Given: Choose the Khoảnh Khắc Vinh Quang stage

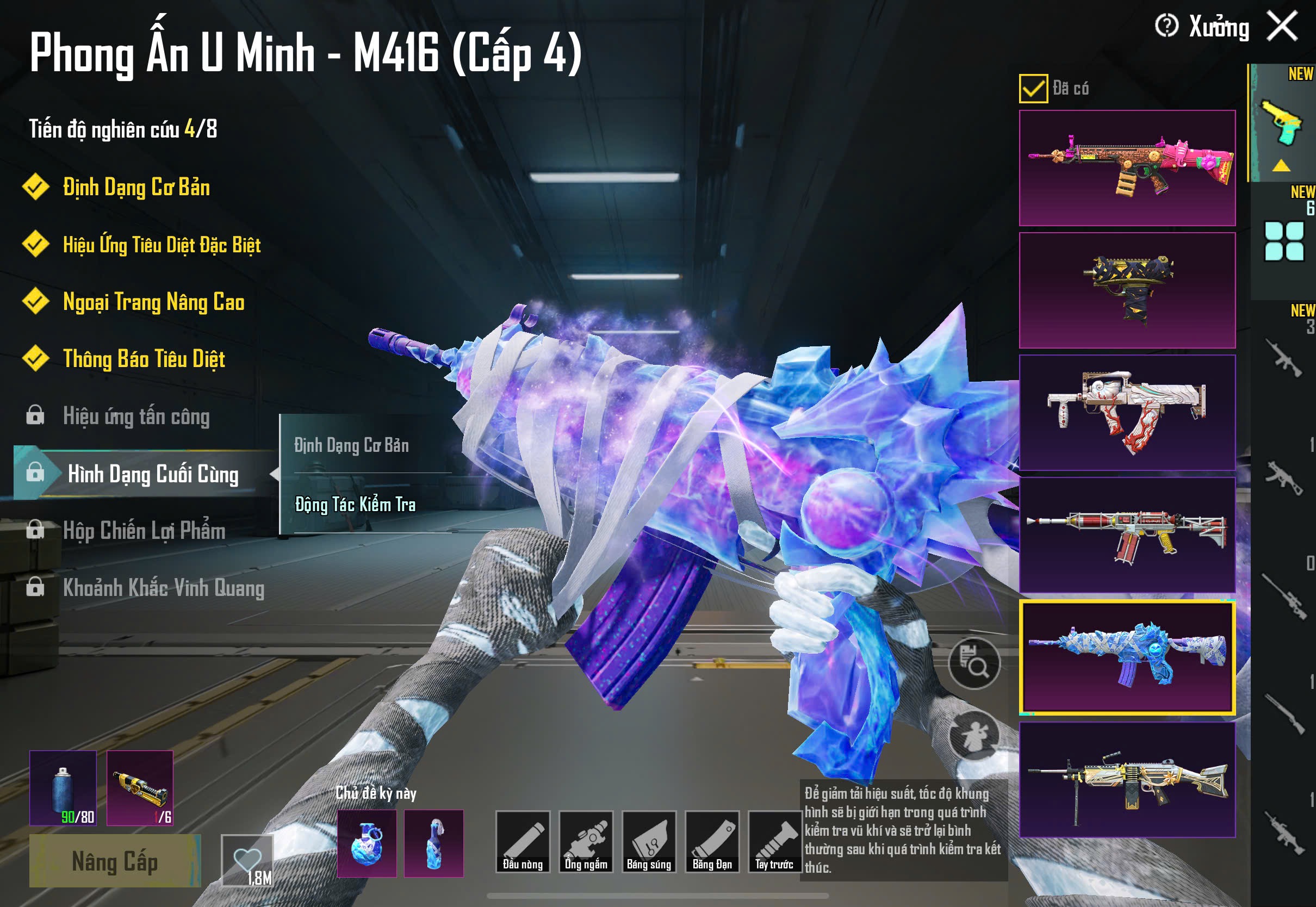Looking at the screenshot, I should click(163, 588).
